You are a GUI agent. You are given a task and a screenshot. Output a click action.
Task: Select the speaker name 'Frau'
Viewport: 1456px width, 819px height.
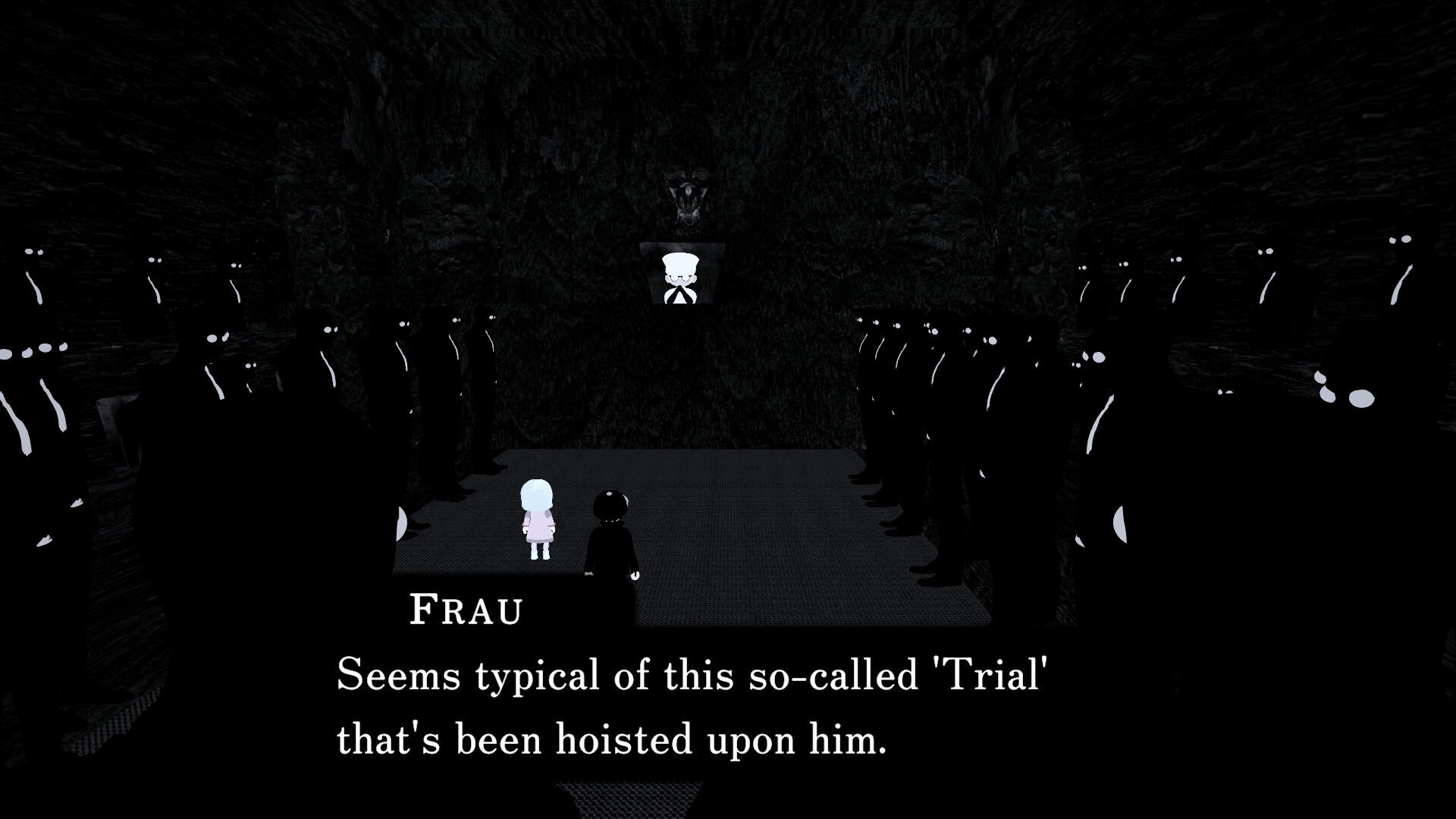(466, 610)
